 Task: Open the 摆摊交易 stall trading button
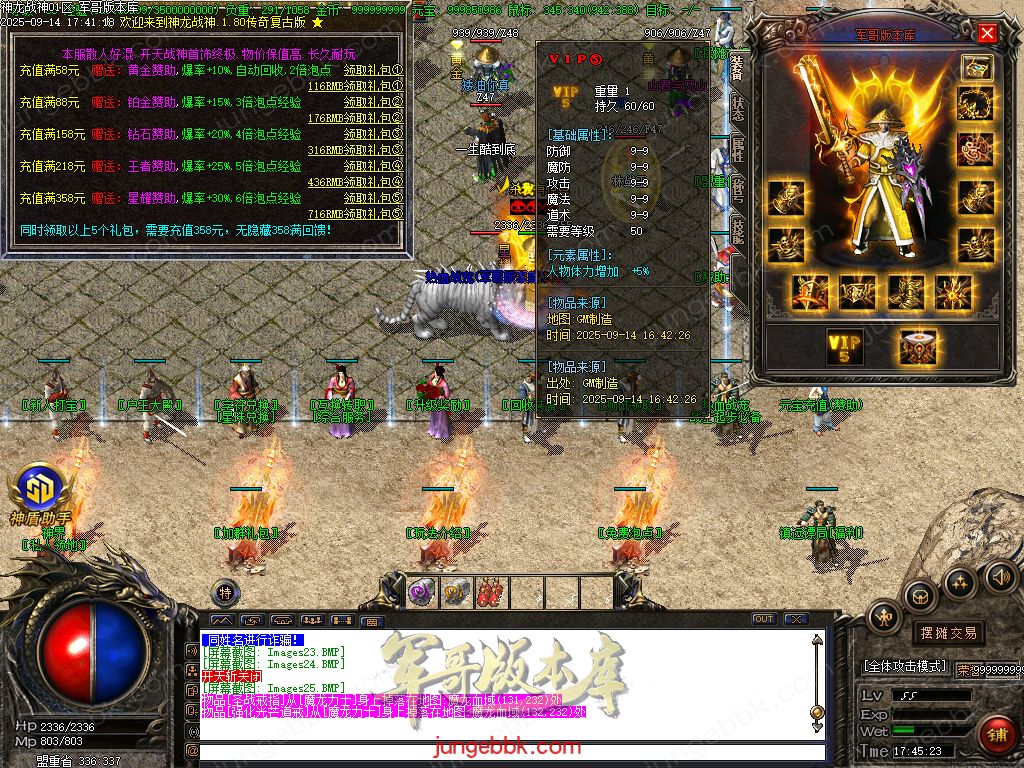[947, 633]
